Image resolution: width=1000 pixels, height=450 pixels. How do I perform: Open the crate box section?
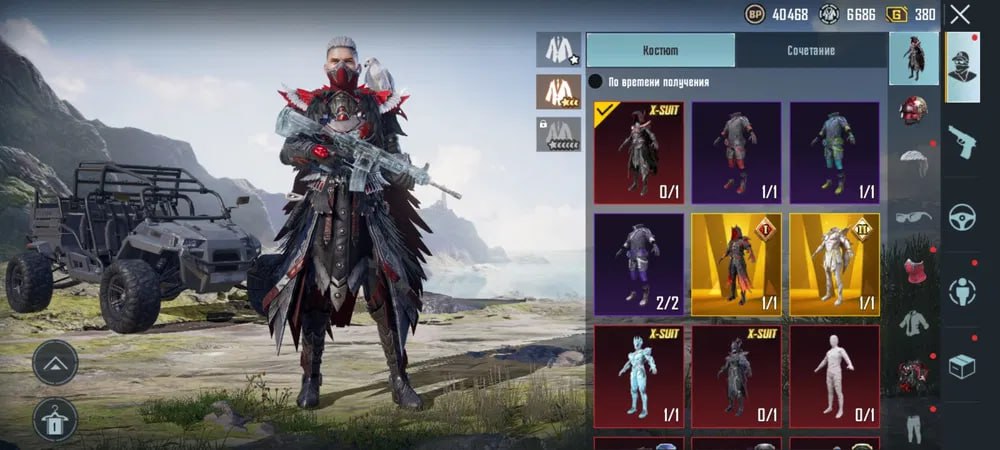(x=963, y=366)
